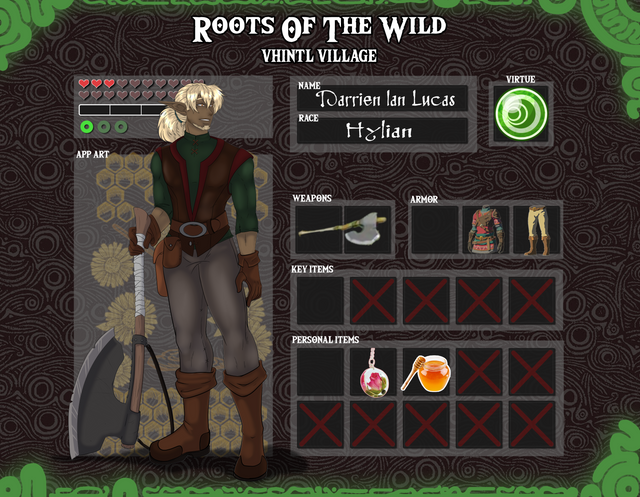Pick the rose pendant personal item
640x497 pixels.
pyautogui.click(x=373, y=372)
